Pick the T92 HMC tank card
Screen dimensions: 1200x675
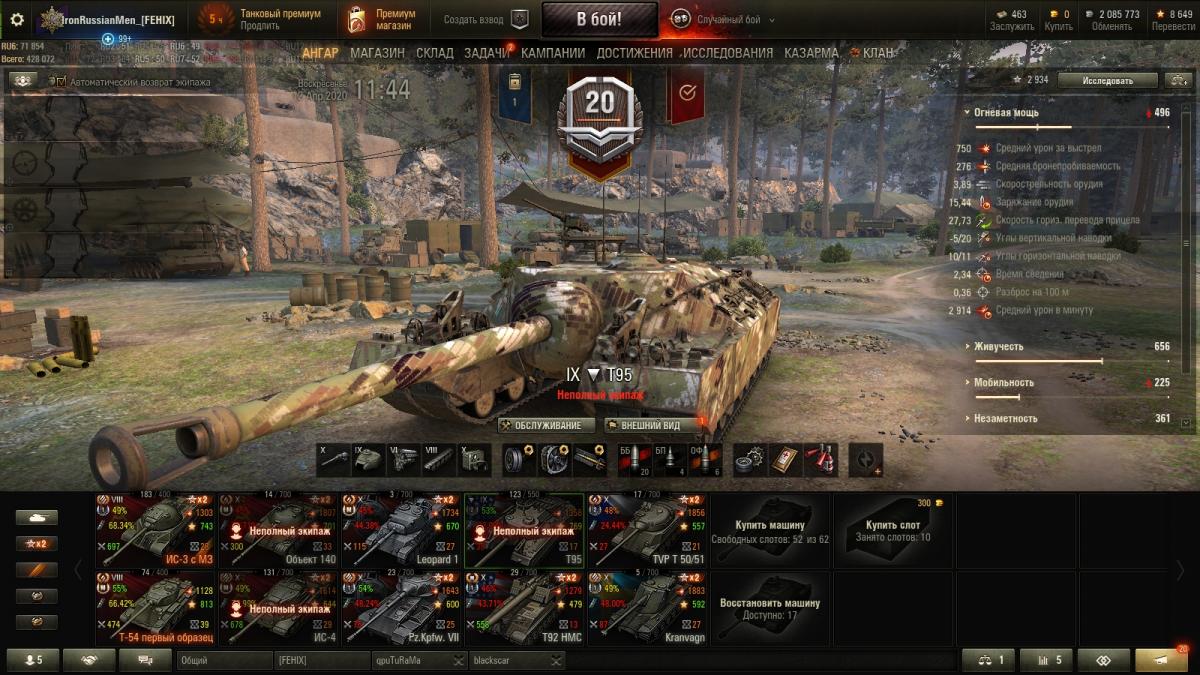pos(523,609)
